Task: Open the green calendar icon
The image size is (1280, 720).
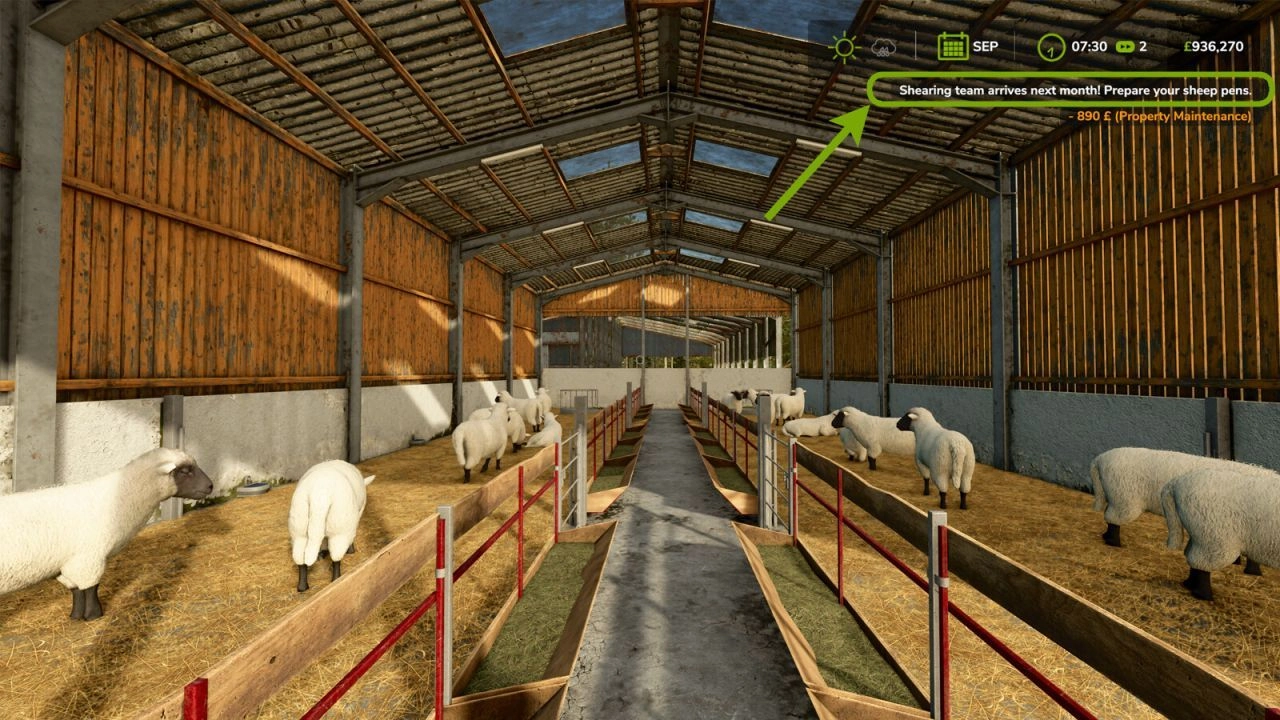Action: coord(951,46)
